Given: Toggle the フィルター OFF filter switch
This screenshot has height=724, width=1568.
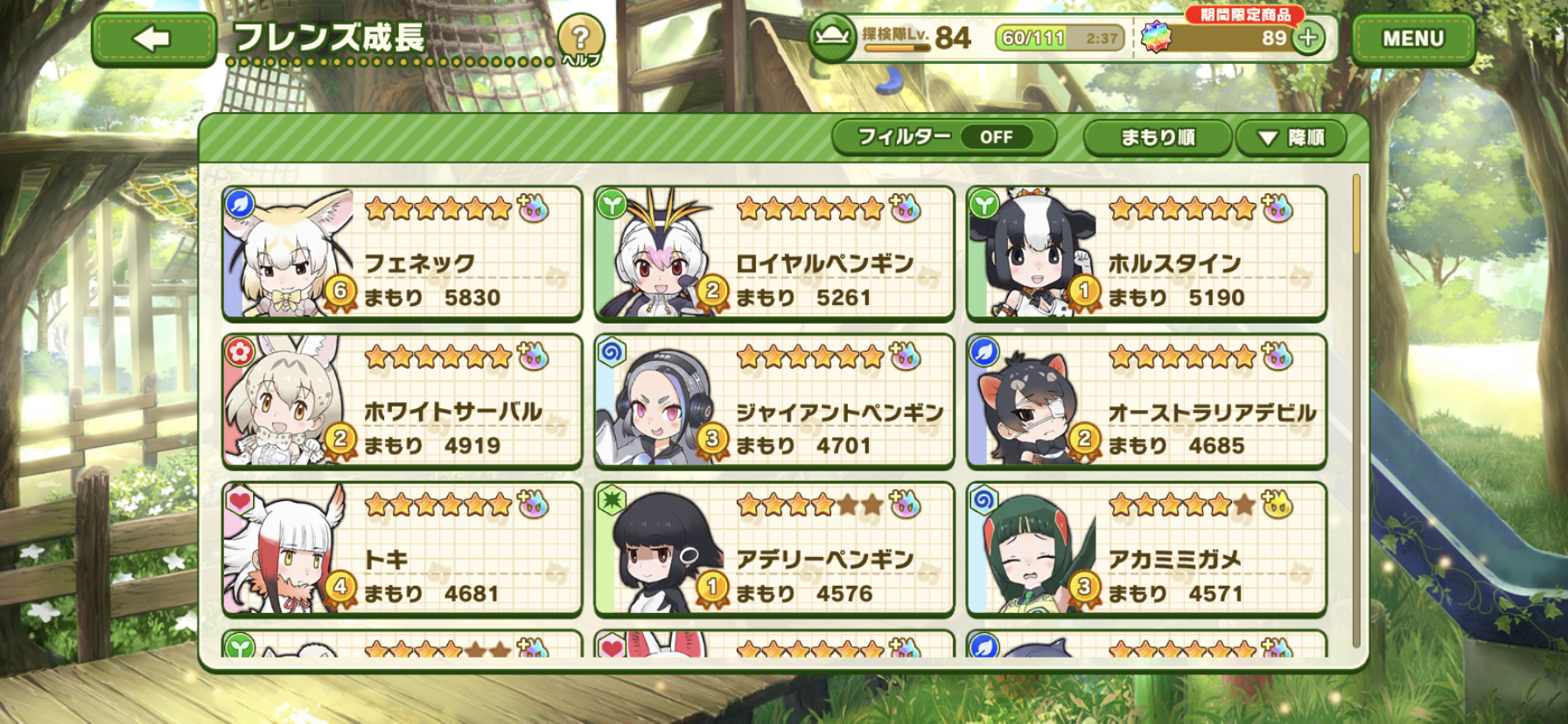Looking at the screenshot, I should coord(944,137).
